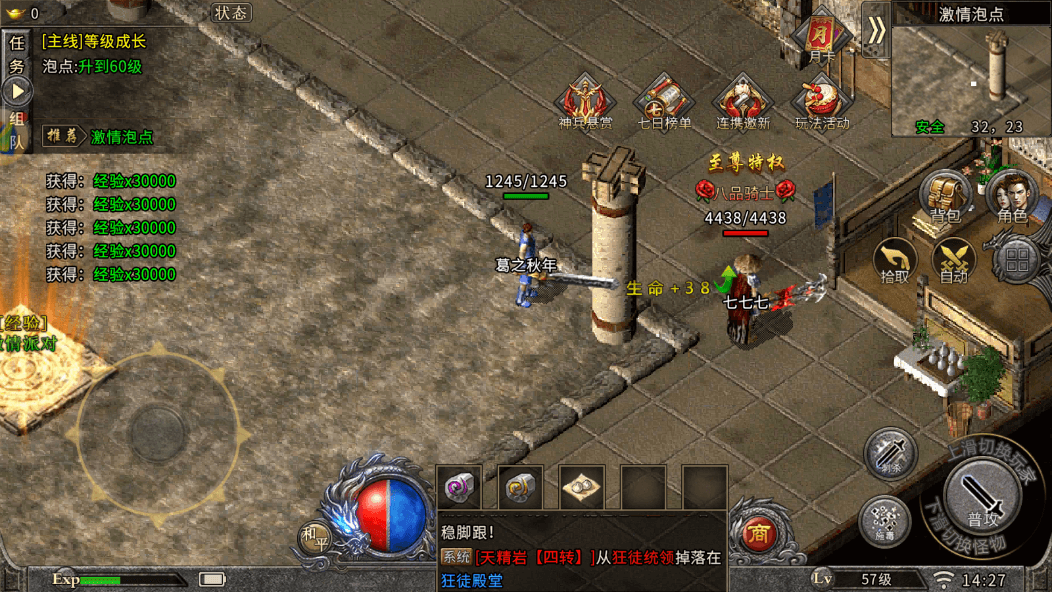Tap the 拾取 pick-up button

(x=895, y=260)
